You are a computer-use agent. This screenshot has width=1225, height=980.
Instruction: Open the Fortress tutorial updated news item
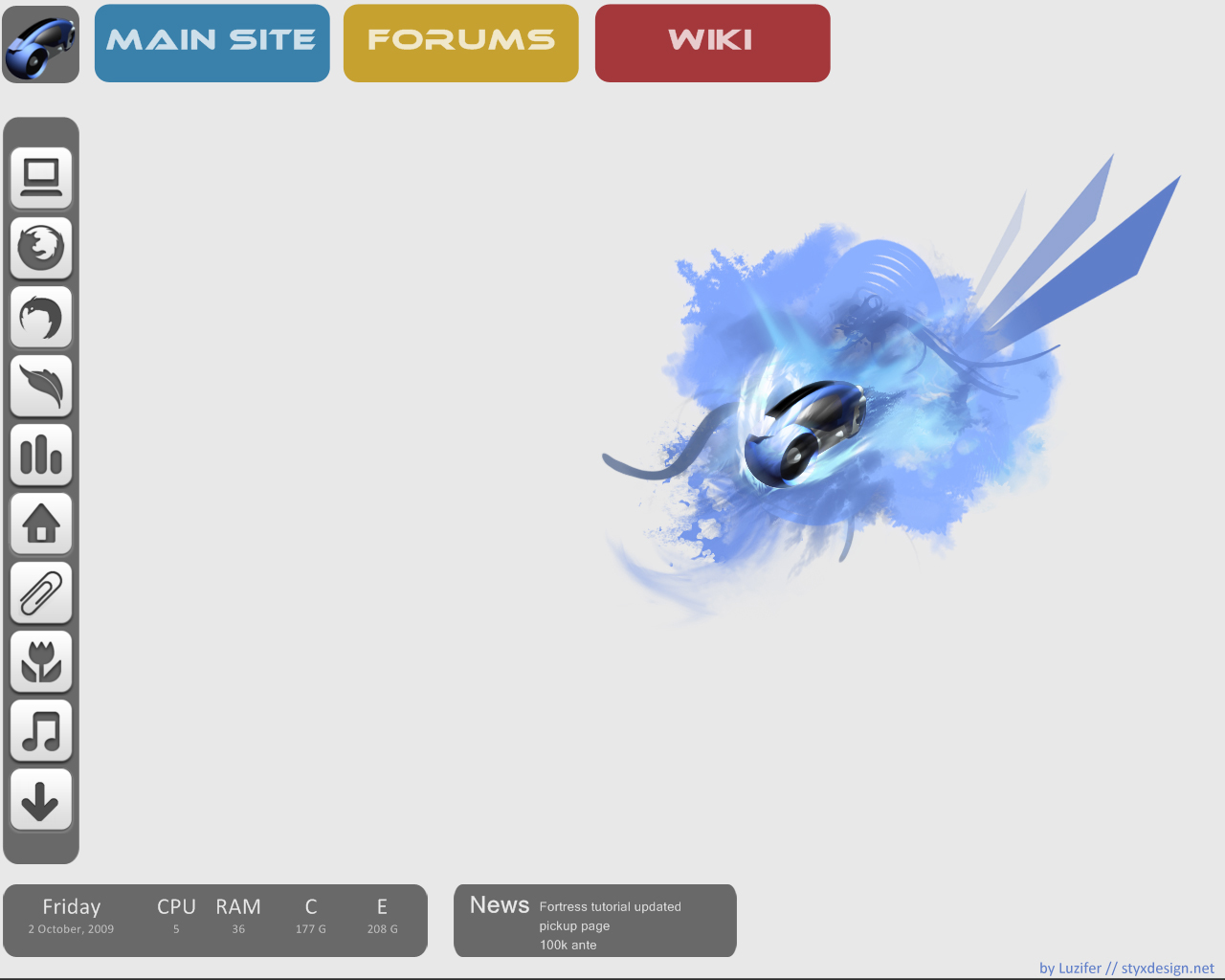coord(610,906)
